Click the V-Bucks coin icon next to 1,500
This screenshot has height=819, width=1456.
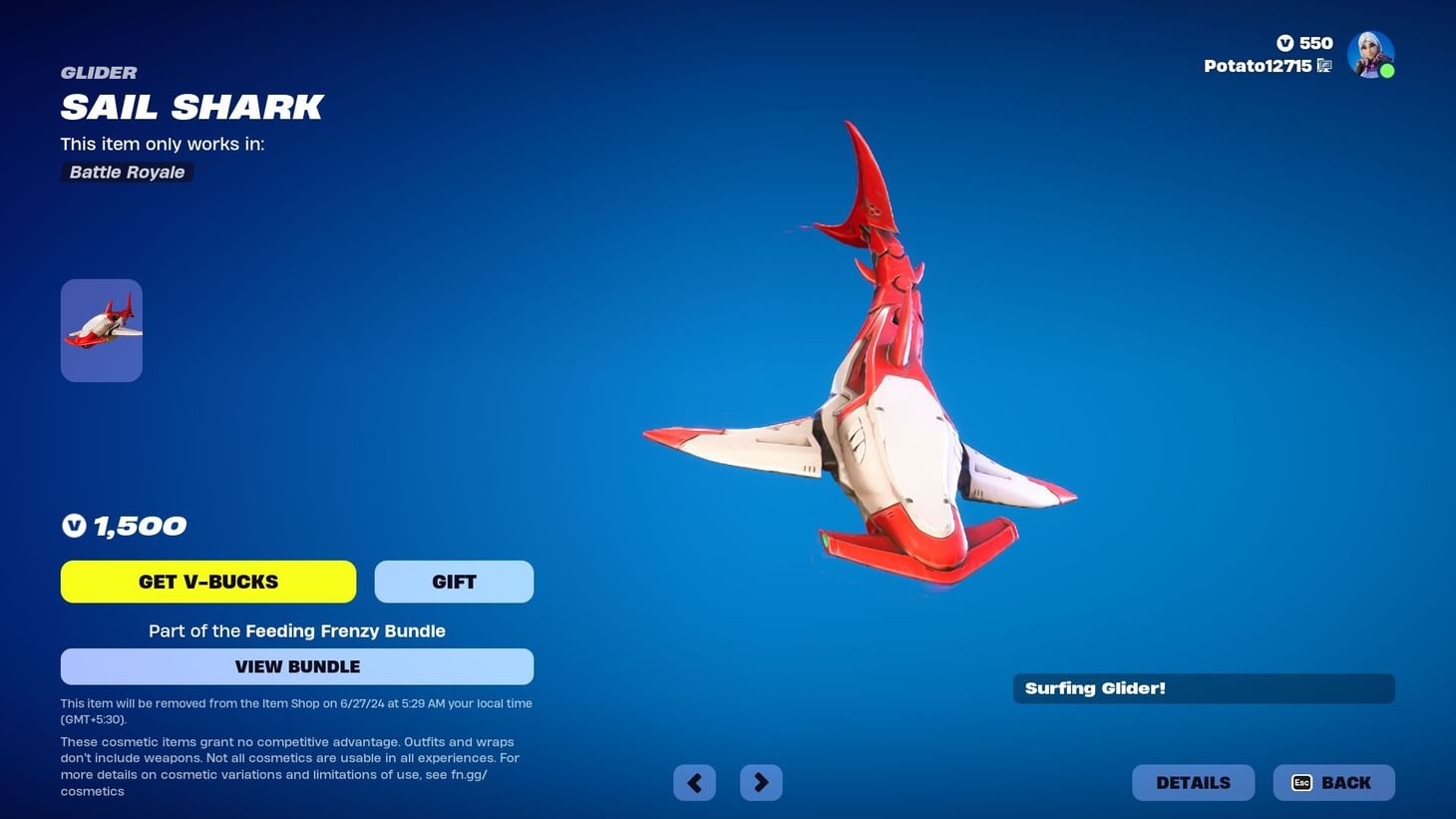[74, 525]
